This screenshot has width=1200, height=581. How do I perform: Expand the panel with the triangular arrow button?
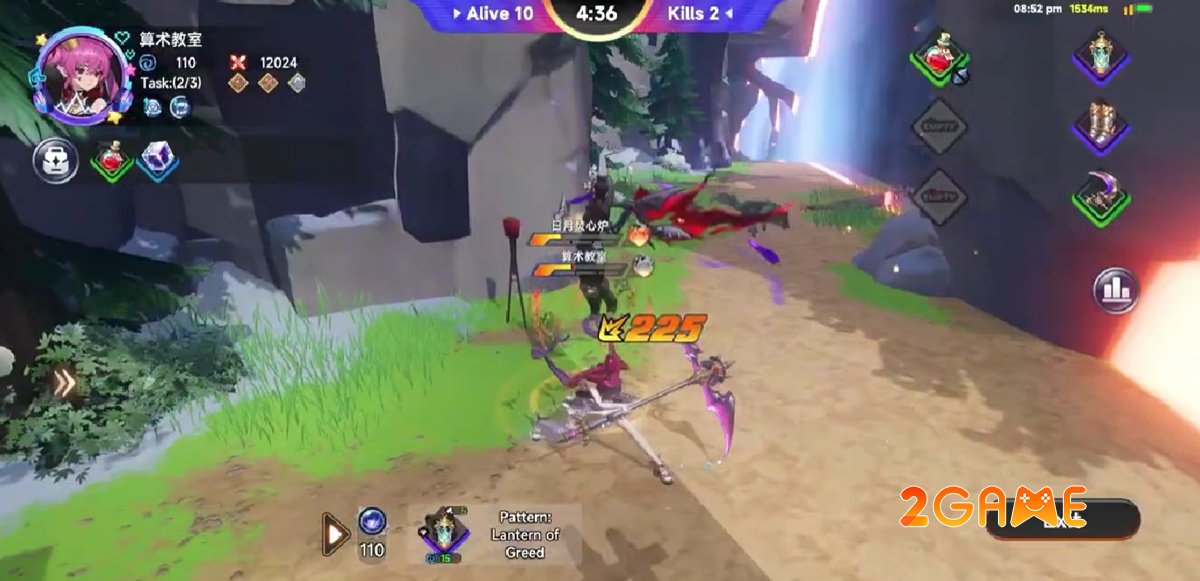[x=335, y=533]
